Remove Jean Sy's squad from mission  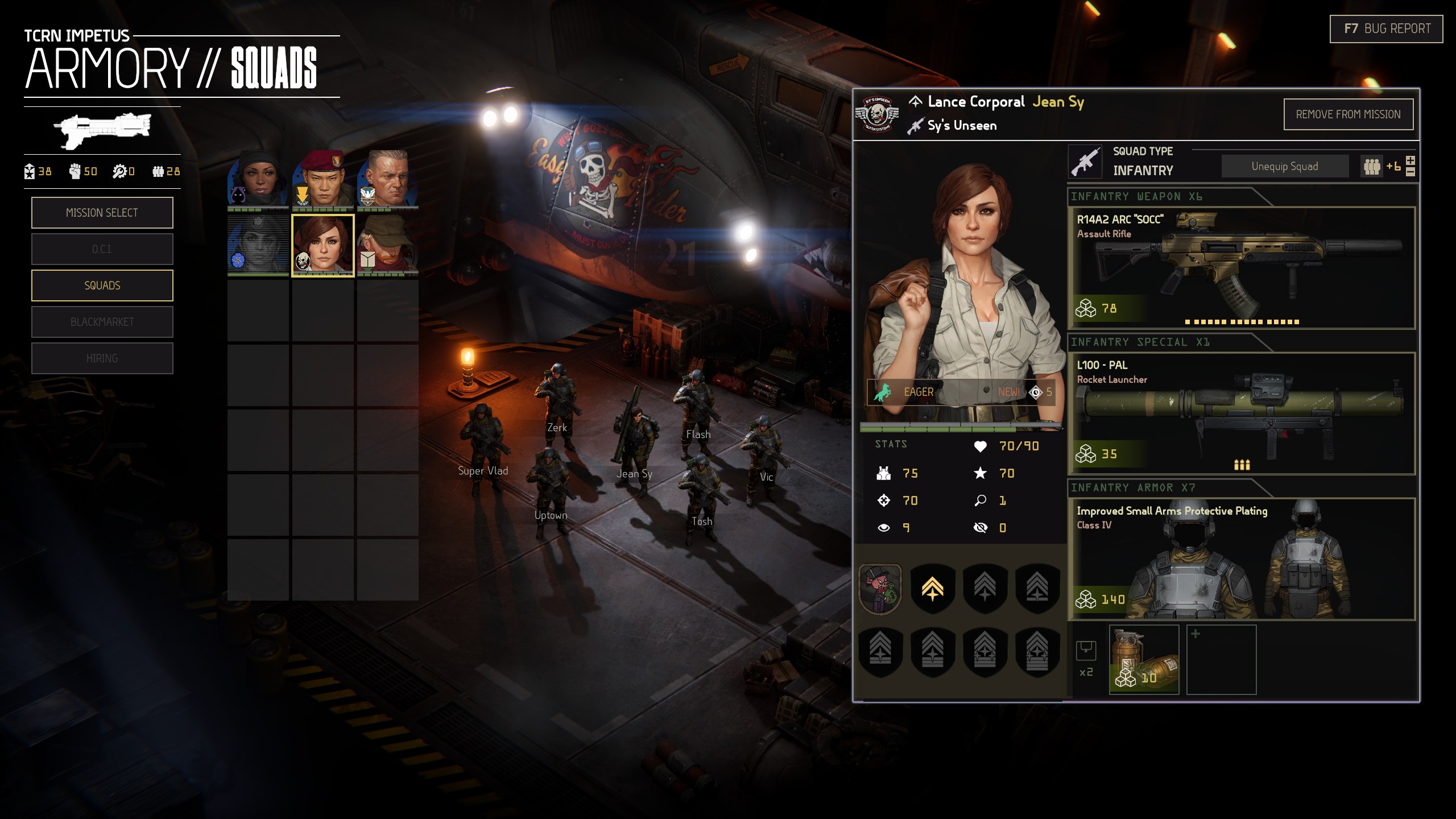coord(1348,114)
